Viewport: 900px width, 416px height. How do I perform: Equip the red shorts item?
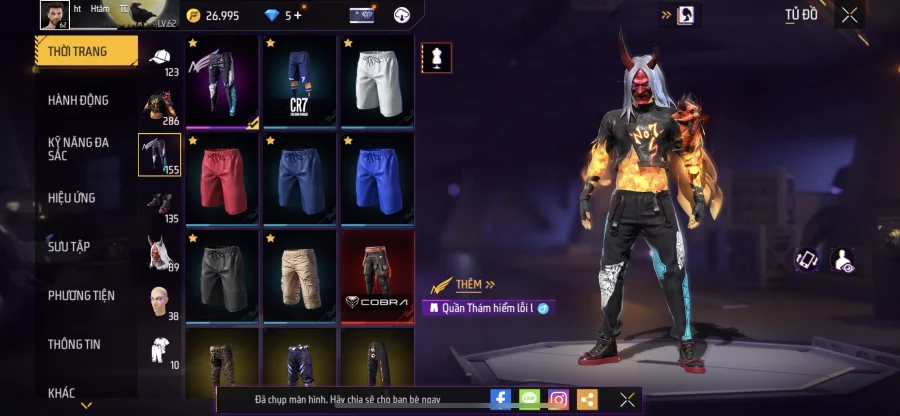[x=222, y=178]
